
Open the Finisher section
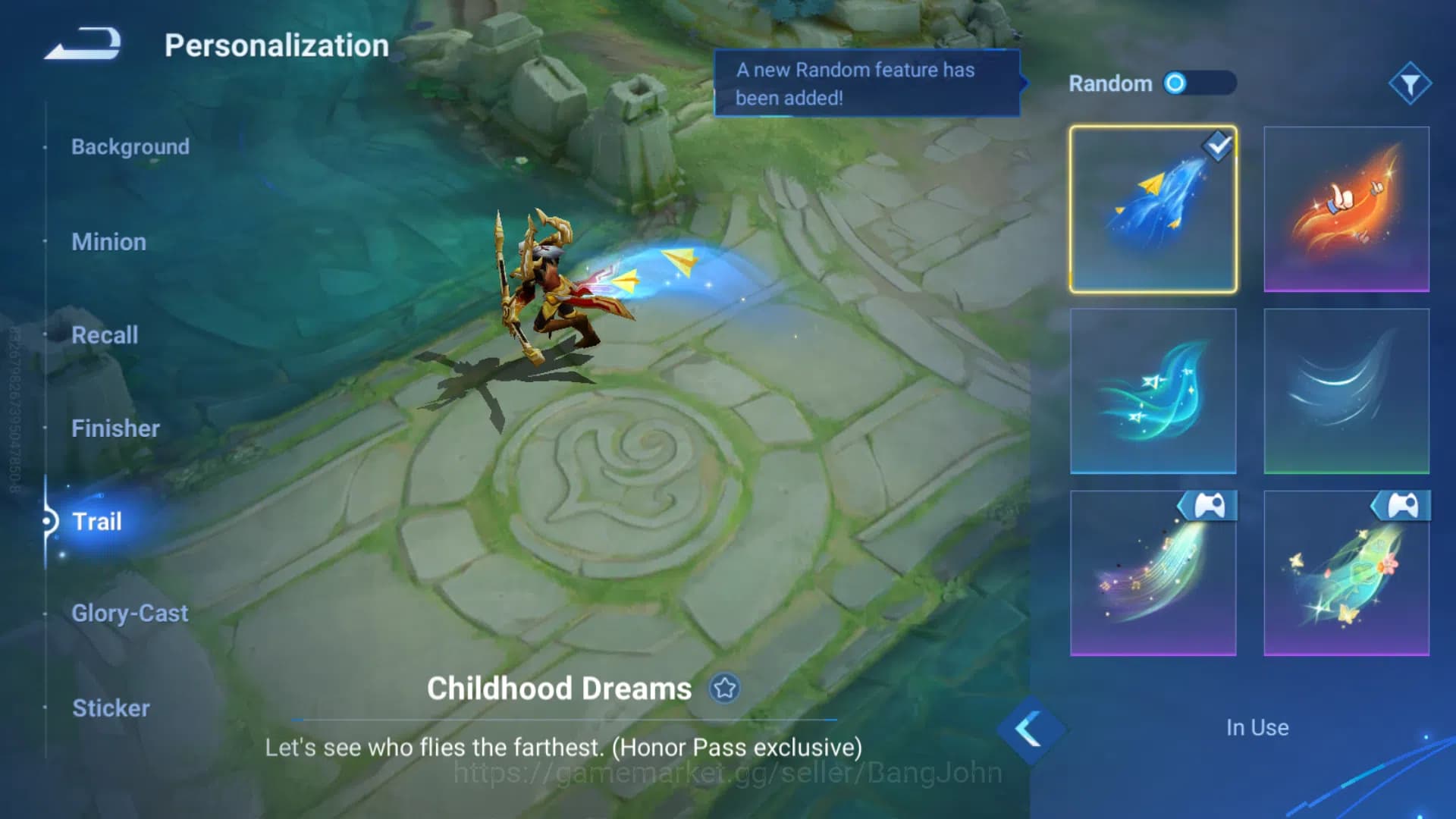pos(115,428)
